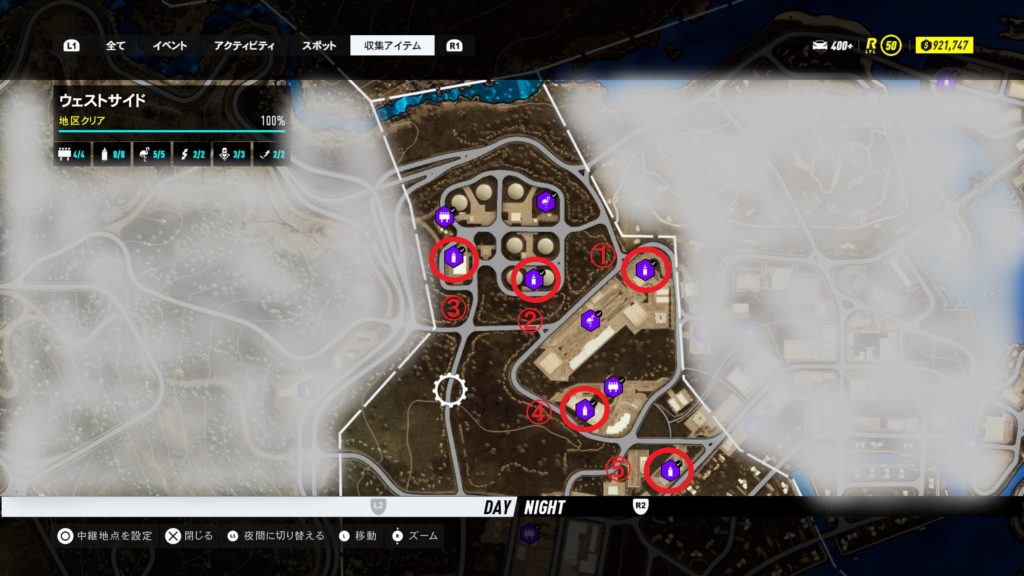This screenshot has height=576, width=1024.
Task: Pick the billboard marker beside circled marker 4
Action: [x=612, y=386]
